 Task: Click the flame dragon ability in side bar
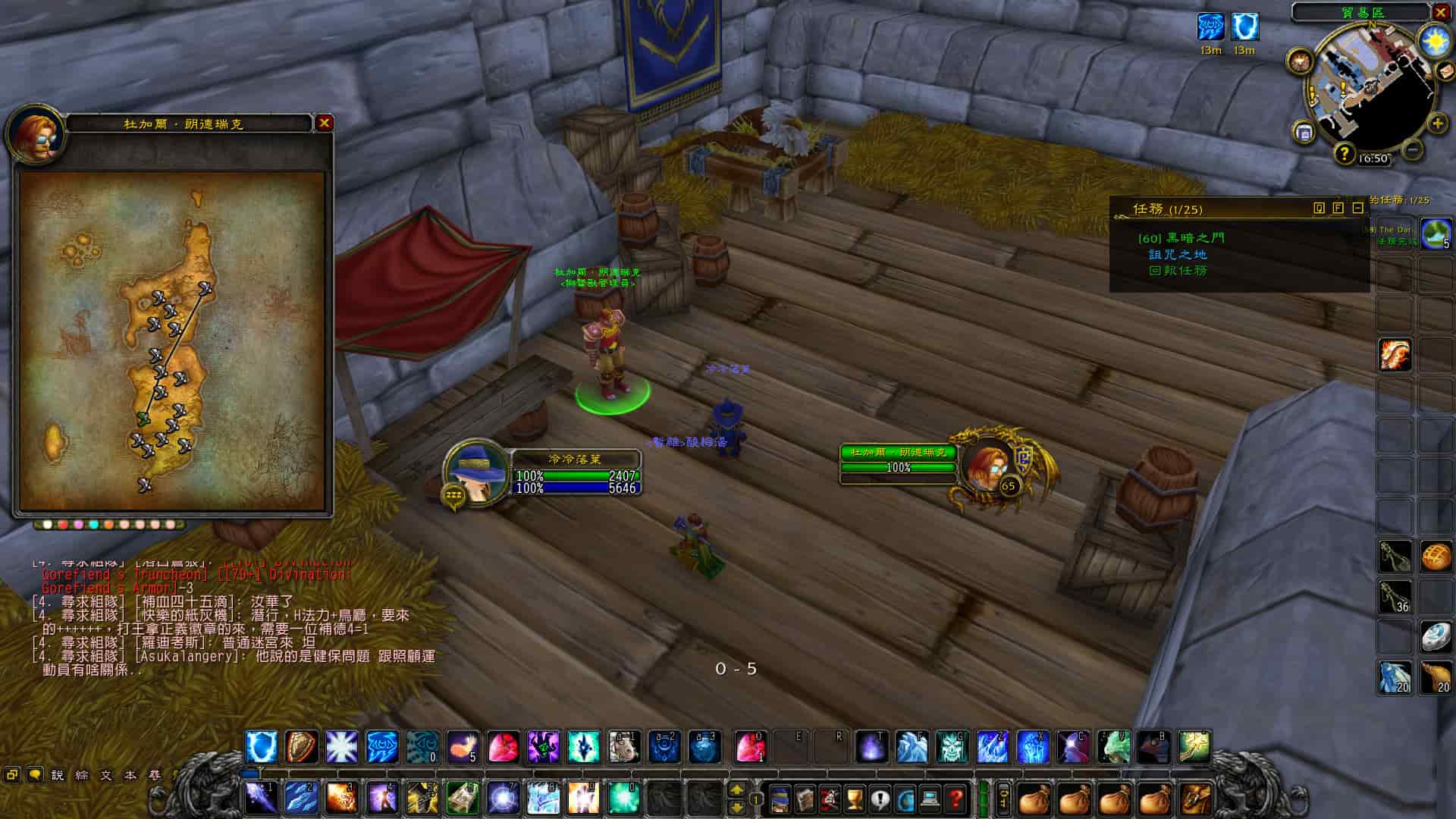[1395, 354]
